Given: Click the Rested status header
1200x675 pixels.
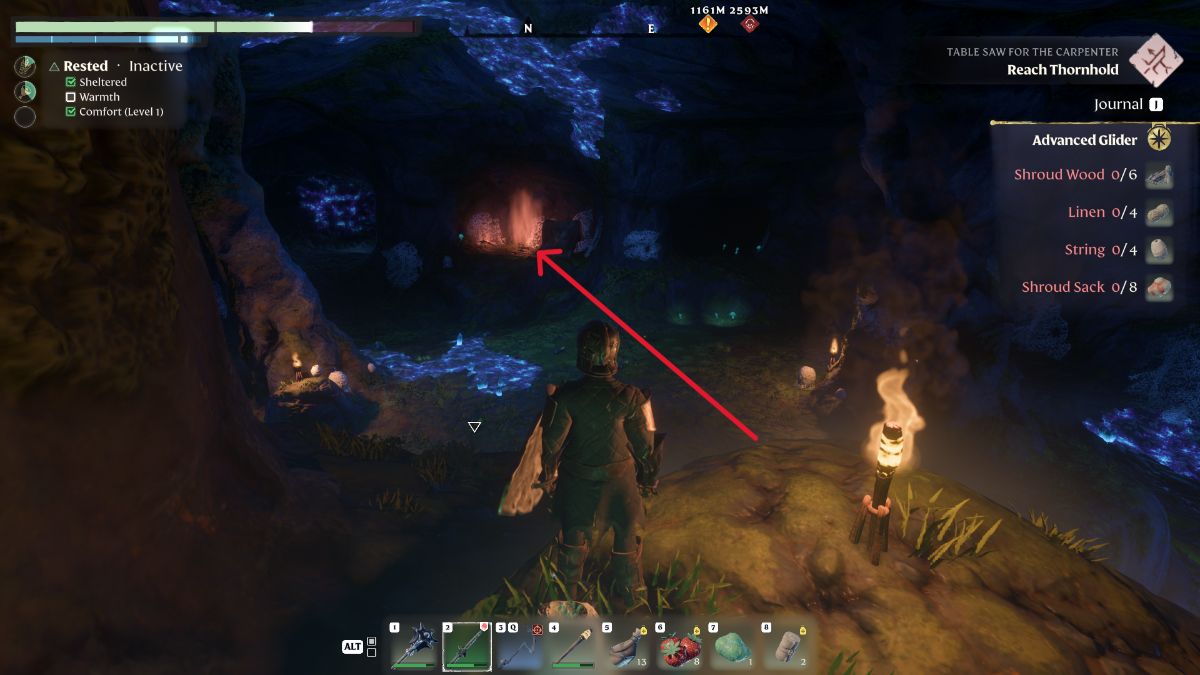Looking at the screenshot, I should point(85,66).
